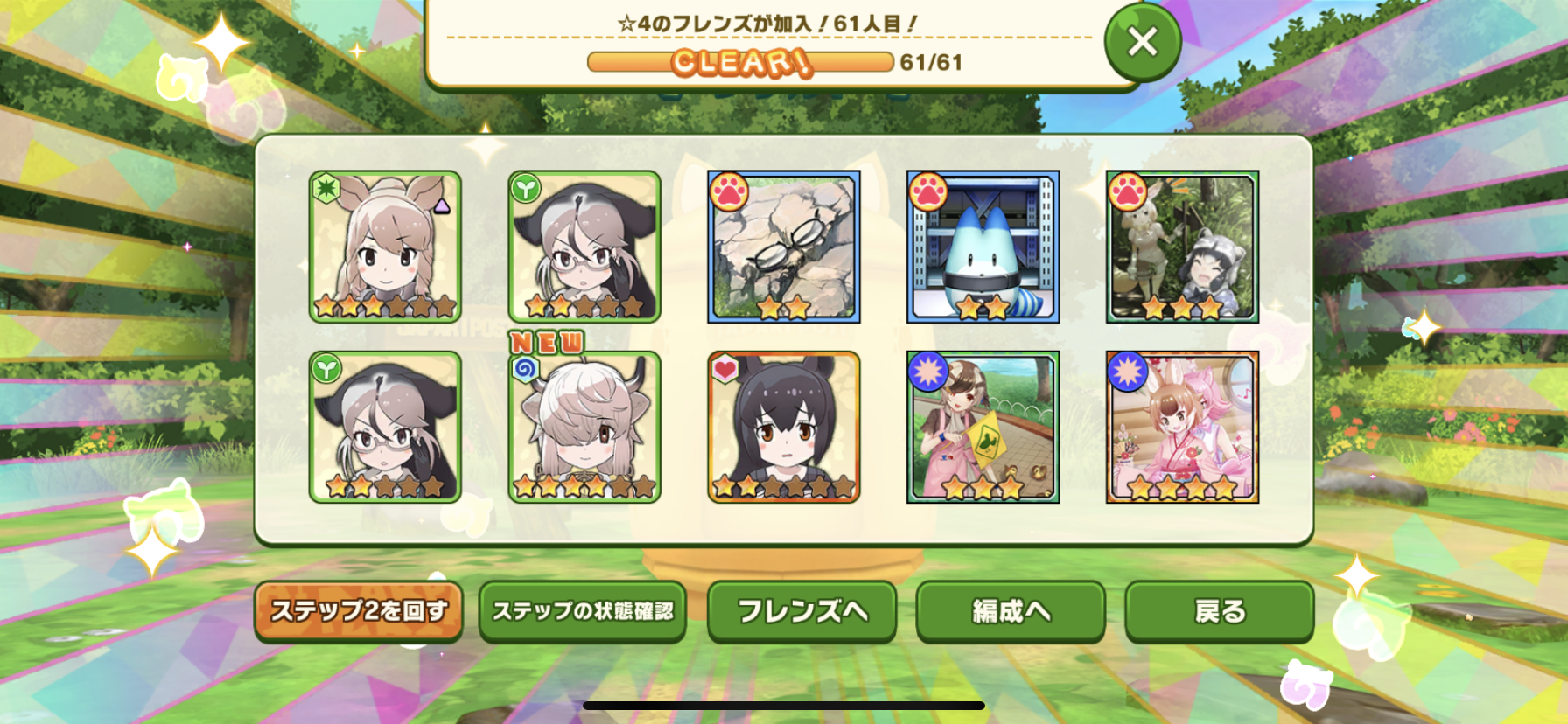The width and height of the screenshot is (1568, 724).
Task: Select the NEW horned white-haired friend card
Action: point(584,428)
